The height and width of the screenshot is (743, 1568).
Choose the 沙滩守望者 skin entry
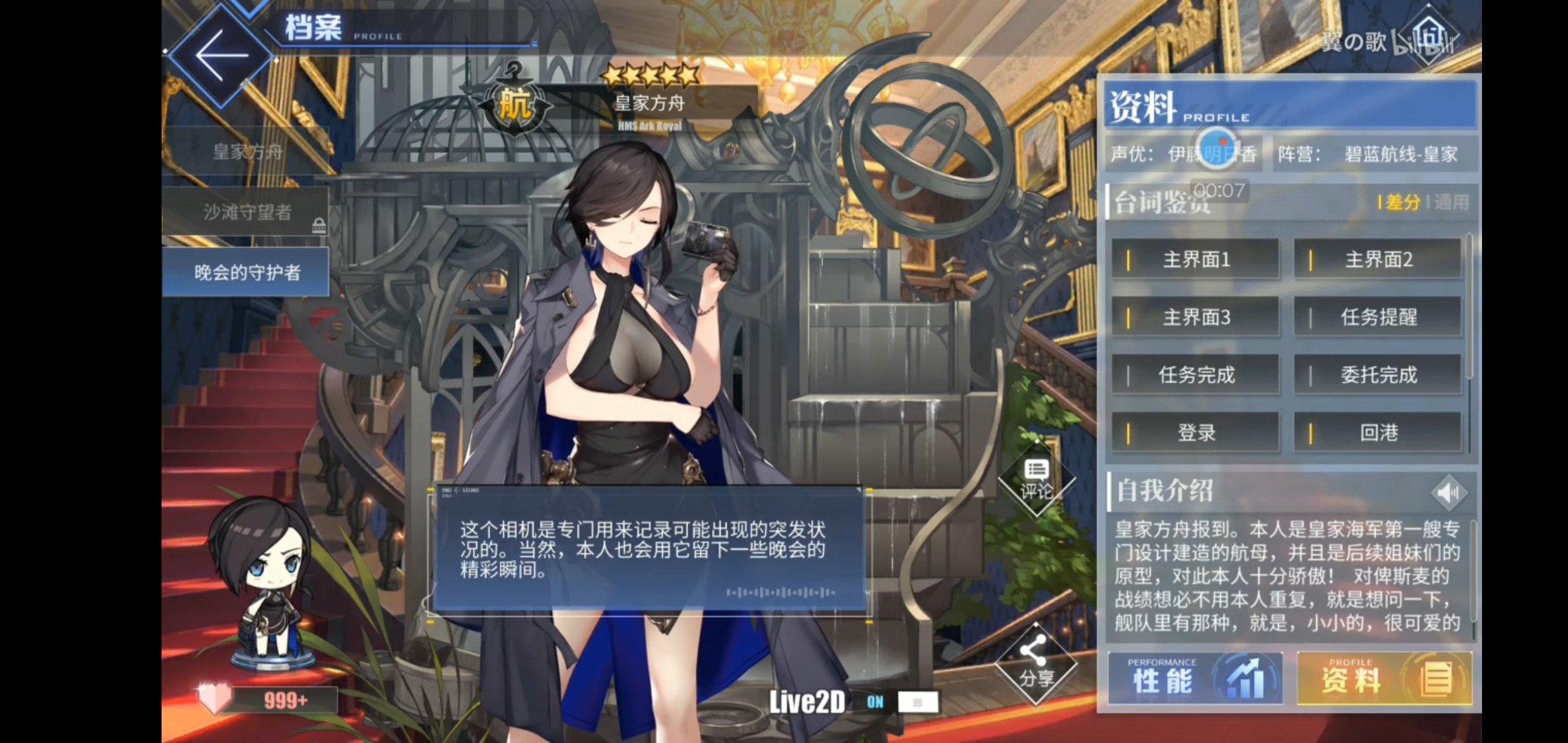246,212
